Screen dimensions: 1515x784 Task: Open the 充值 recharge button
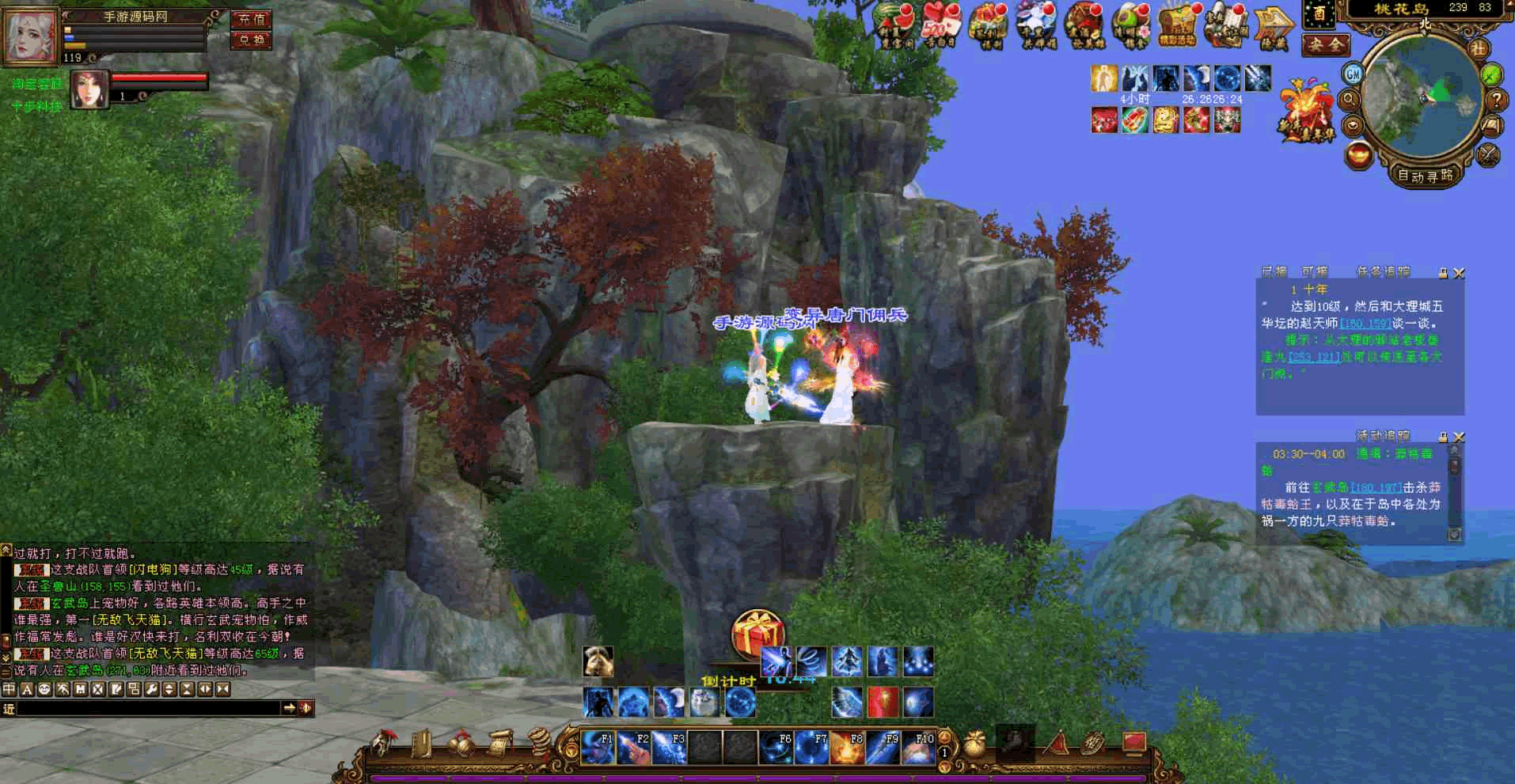click(251, 19)
